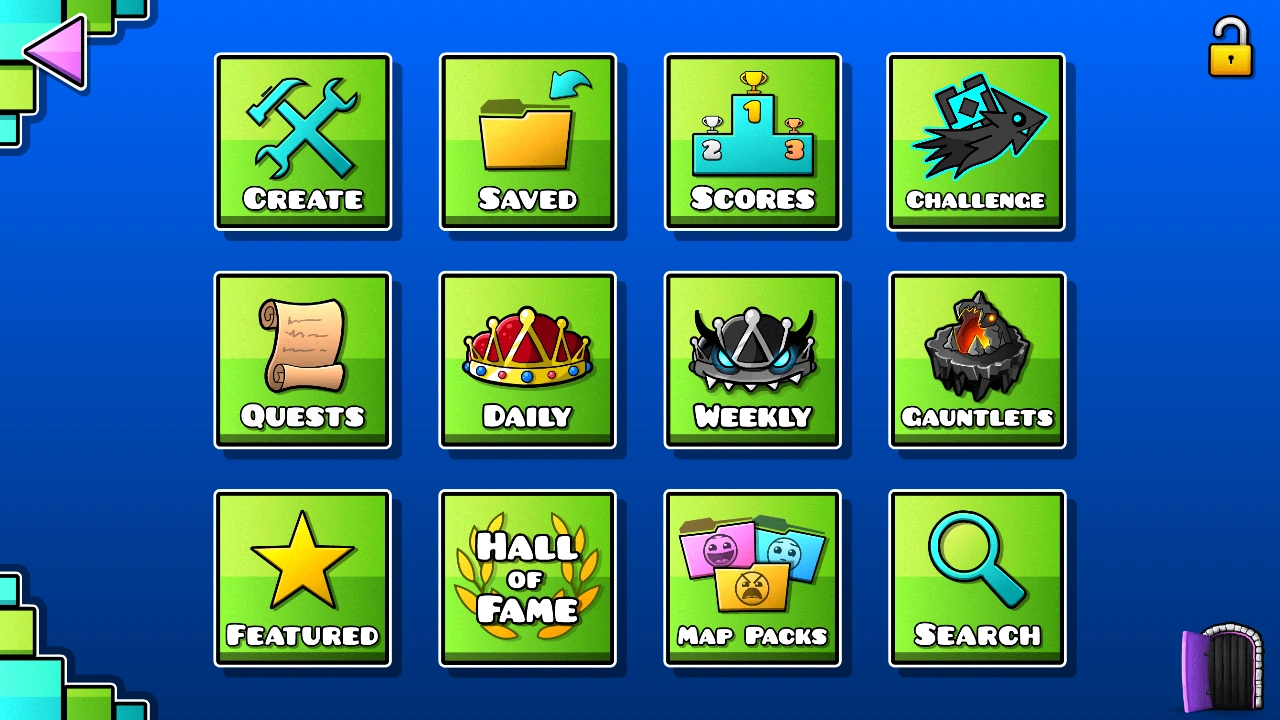
Task: Open the Saved levels folder
Action: click(x=528, y=140)
